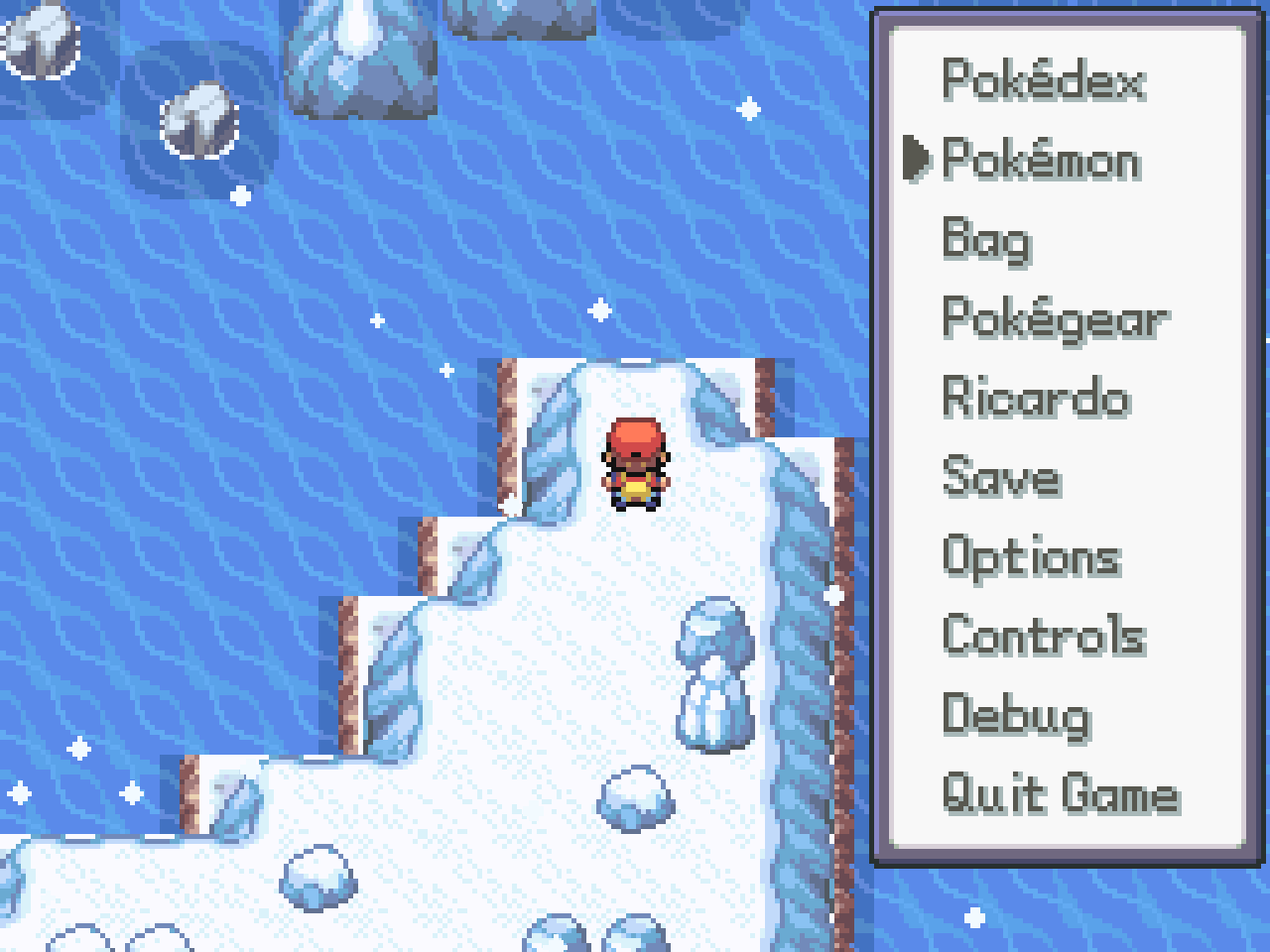The image size is (1270, 952).
Task: Select Quit Game
Action: pos(1060,794)
